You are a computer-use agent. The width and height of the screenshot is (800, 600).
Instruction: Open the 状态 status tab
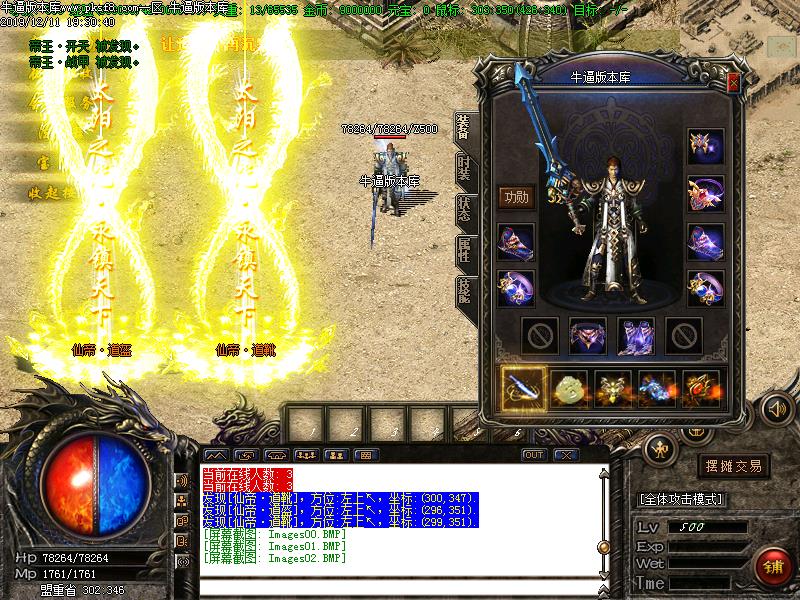click(x=465, y=208)
